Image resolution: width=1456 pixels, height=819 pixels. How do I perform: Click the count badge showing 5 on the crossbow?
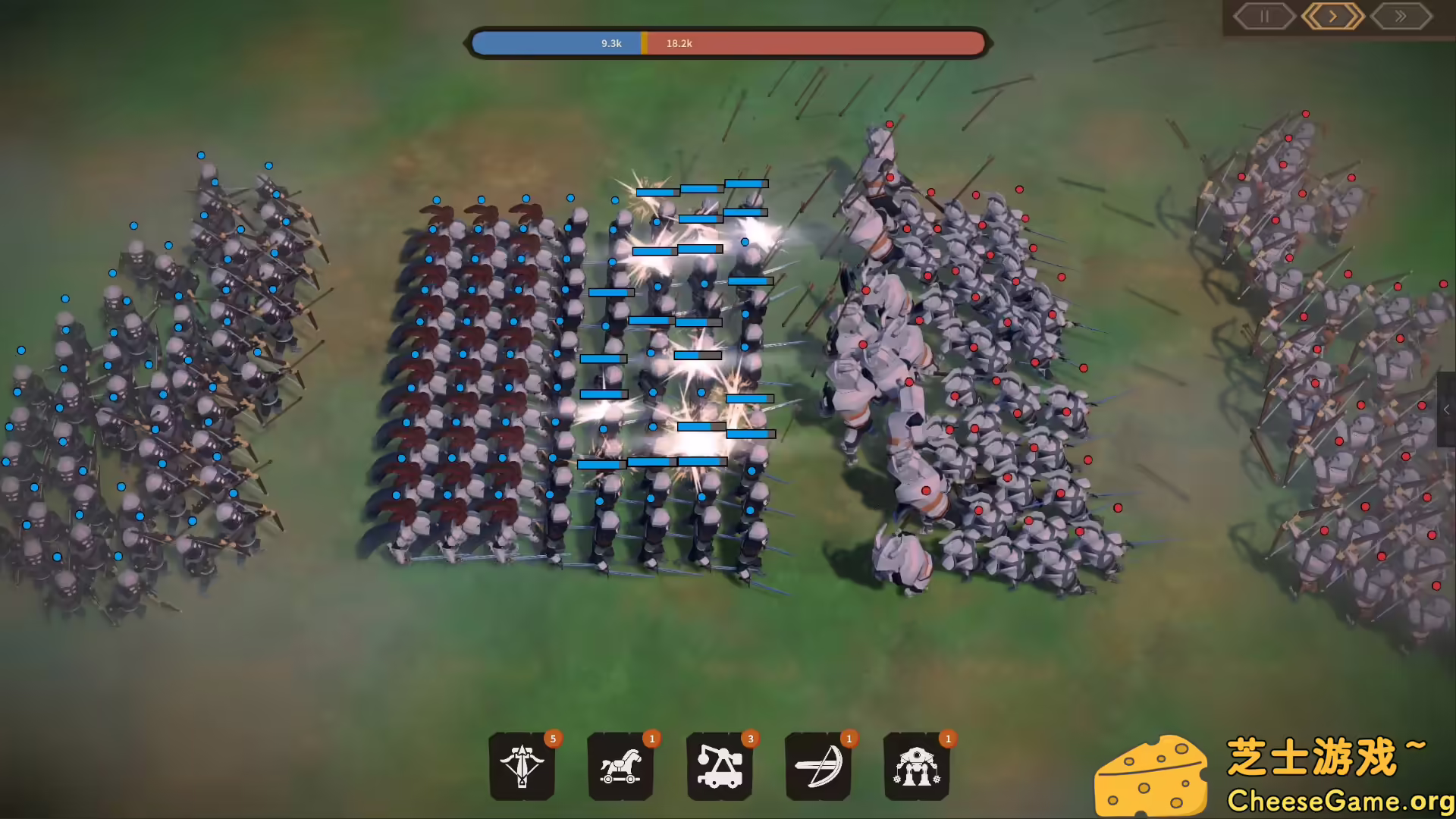pyautogui.click(x=554, y=738)
